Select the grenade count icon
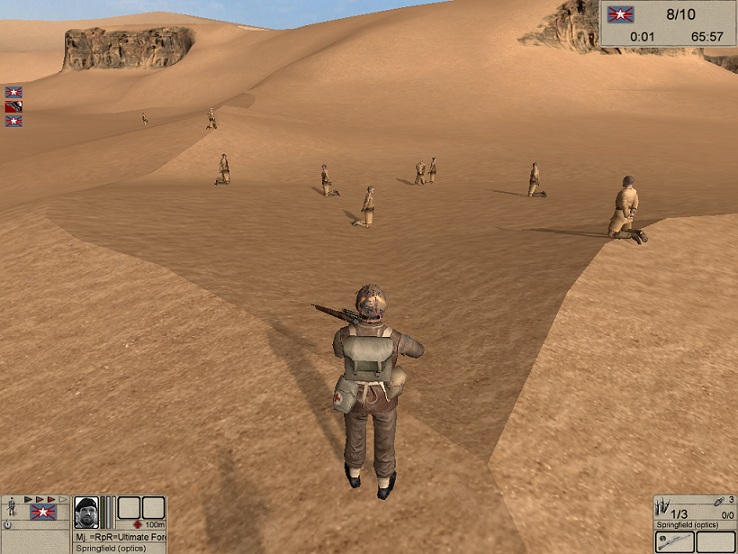This screenshot has height=554, width=738. (720, 501)
